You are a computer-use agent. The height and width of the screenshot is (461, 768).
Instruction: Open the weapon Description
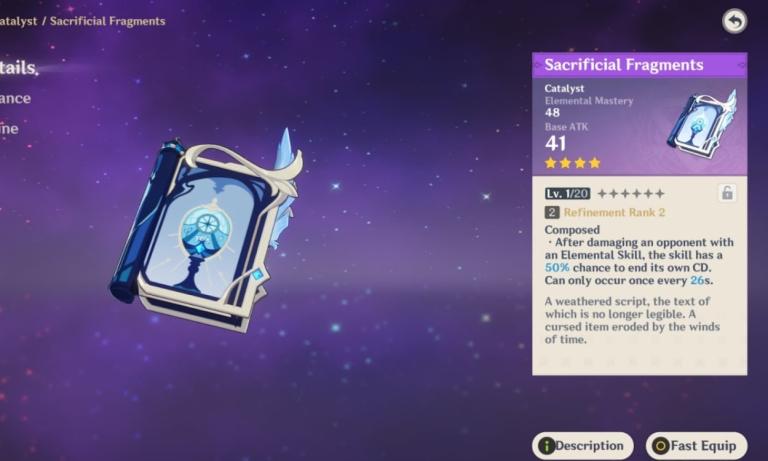[x=583, y=446]
